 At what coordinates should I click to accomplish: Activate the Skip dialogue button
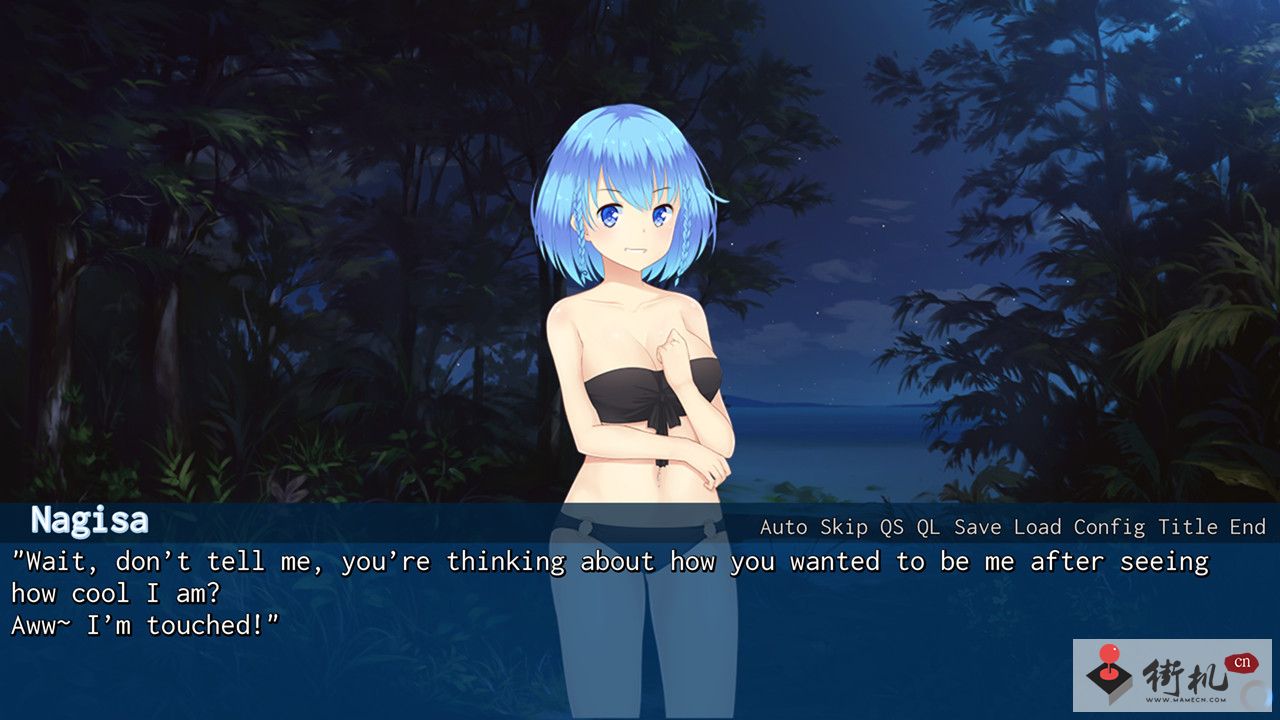pyautogui.click(x=844, y=527)
